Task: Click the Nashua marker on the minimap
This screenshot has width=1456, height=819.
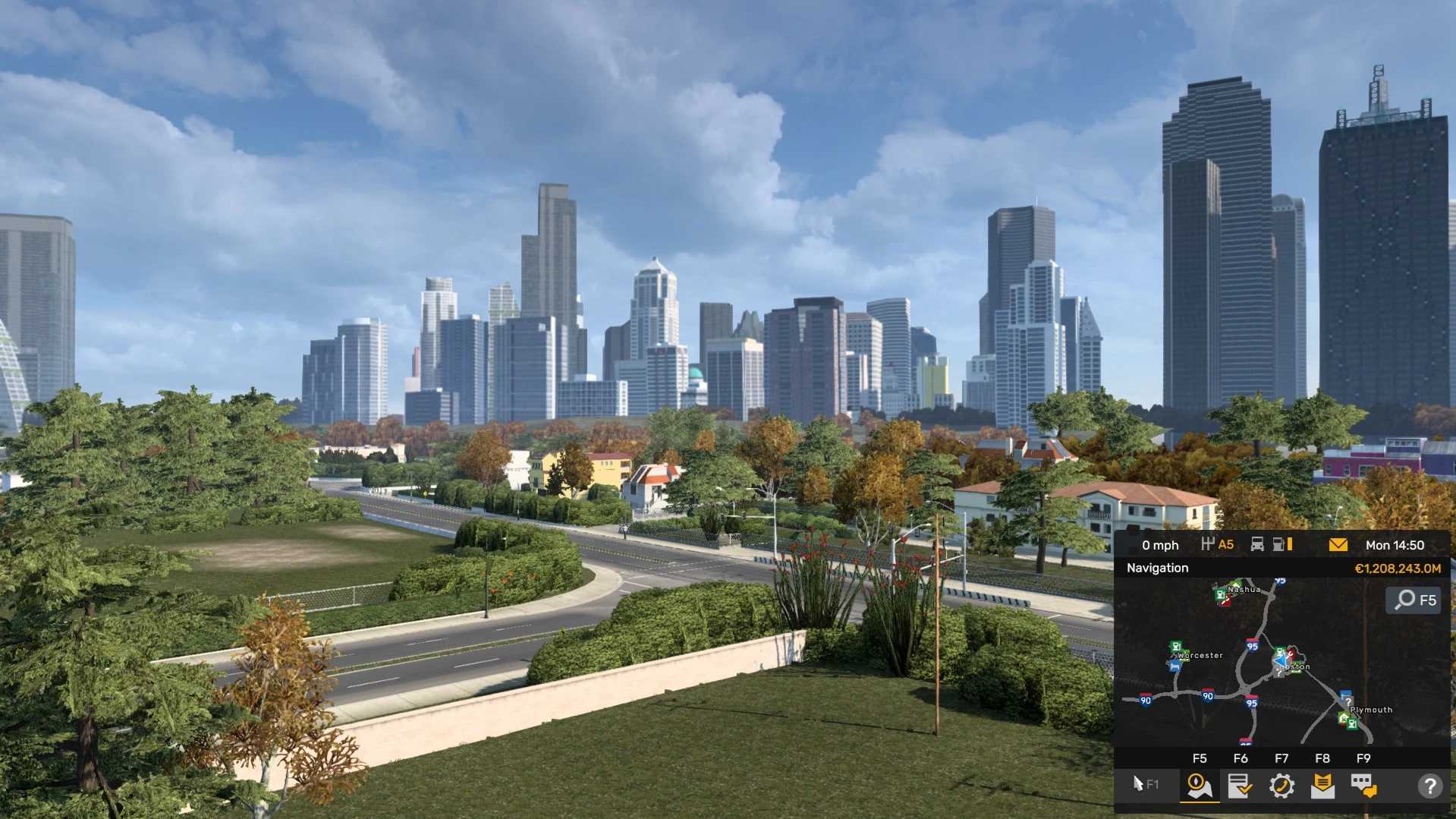Action: [x=1243, y=589]
